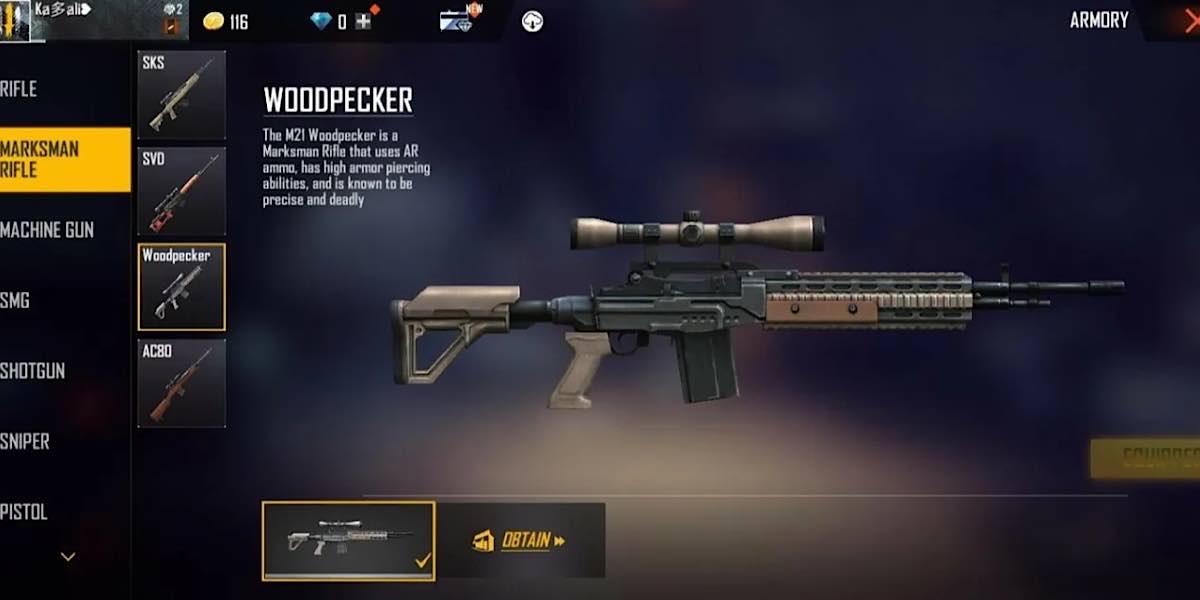Open the Machine Gun category

[x=48, y=230]
